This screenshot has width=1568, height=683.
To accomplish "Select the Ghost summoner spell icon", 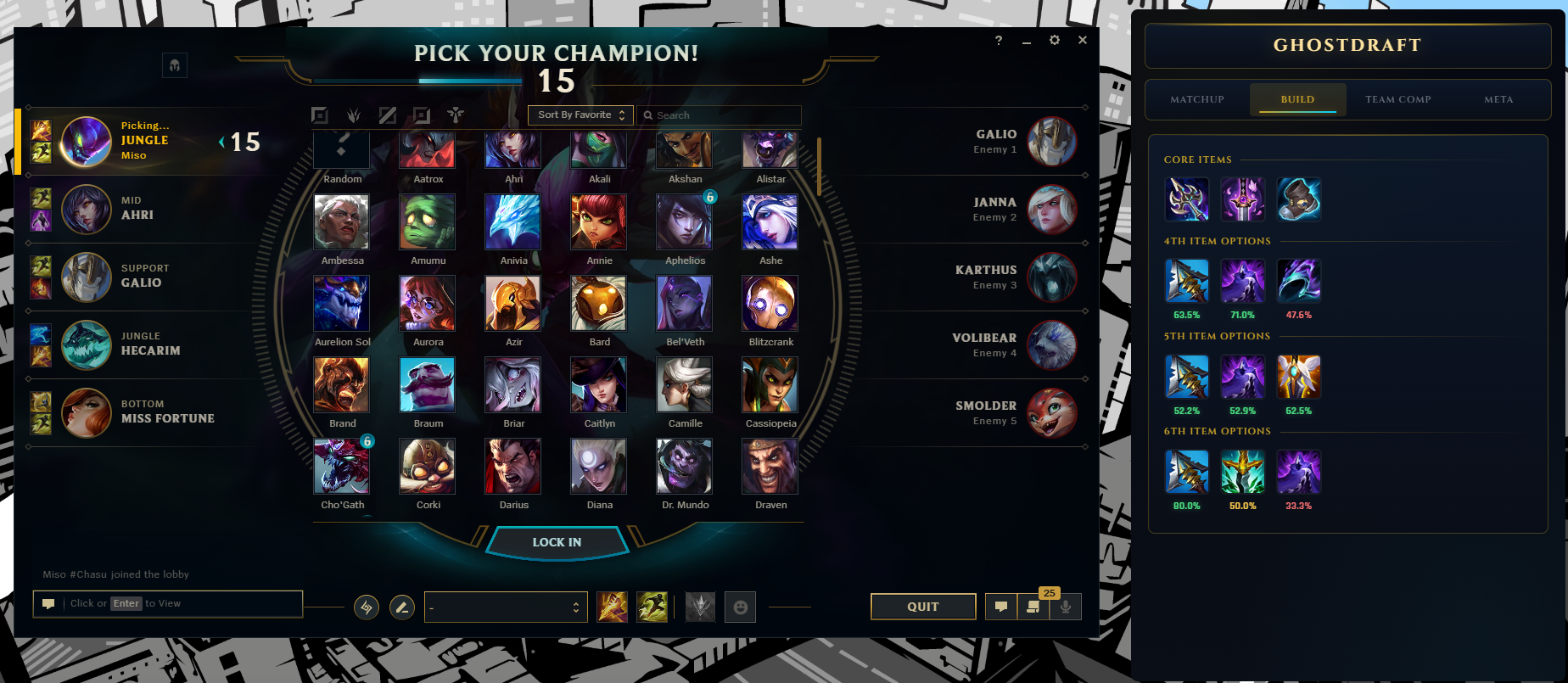I will click(653, 606).
